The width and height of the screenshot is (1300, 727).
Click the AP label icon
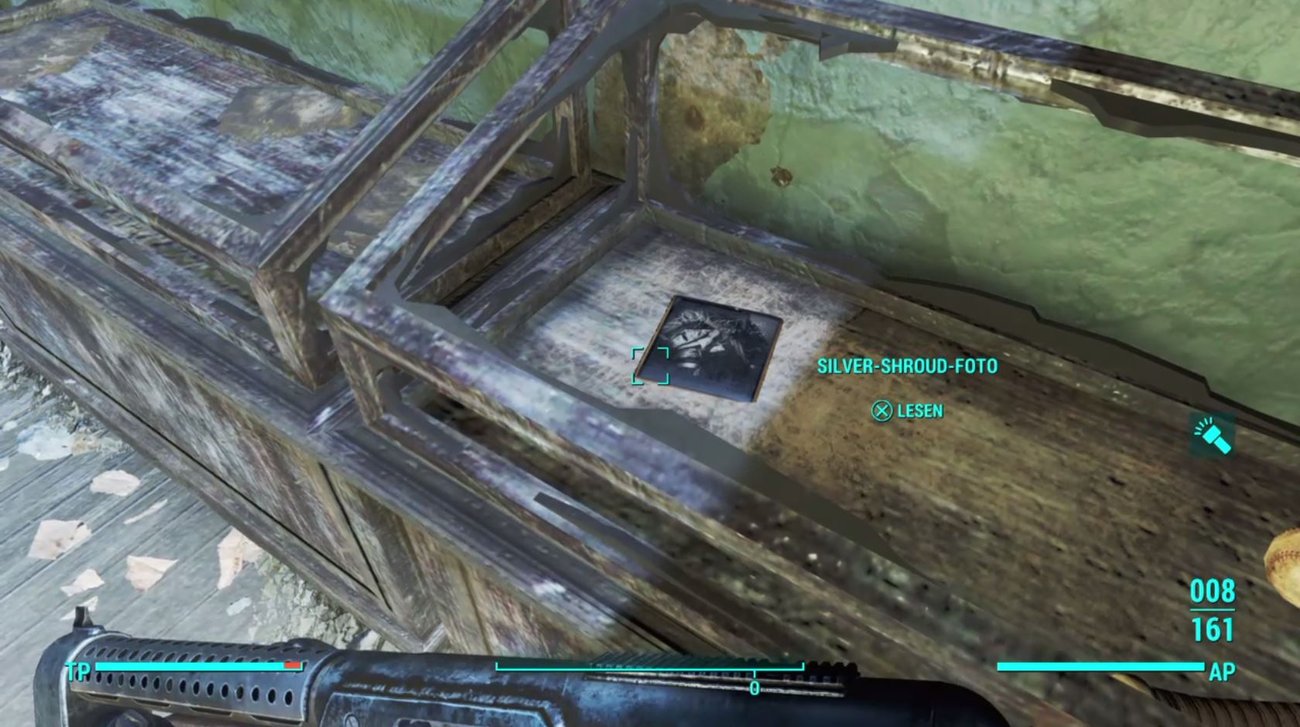(x=1222, y=669)
